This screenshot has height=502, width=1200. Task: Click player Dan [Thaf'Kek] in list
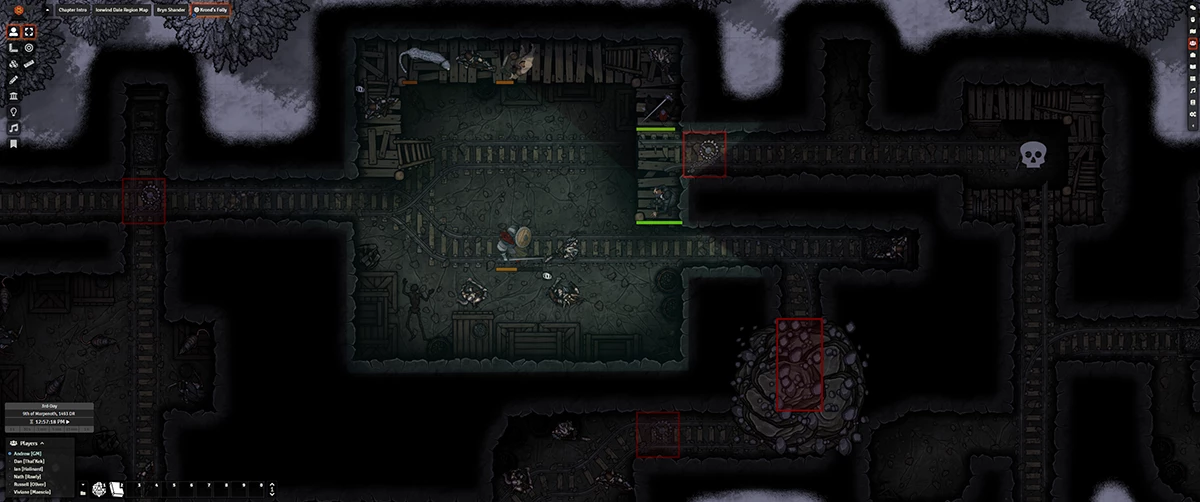point(30,460)
